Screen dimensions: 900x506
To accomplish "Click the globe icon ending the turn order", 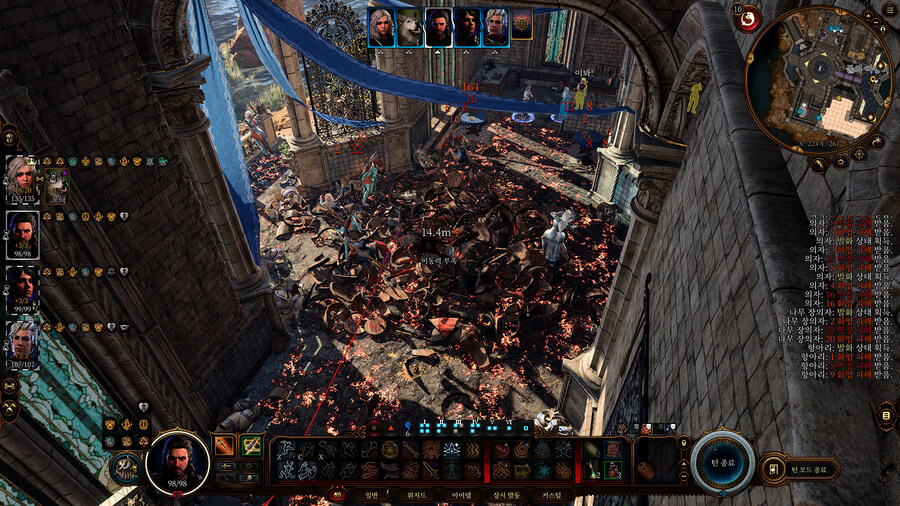I will (x=521, y=27).
